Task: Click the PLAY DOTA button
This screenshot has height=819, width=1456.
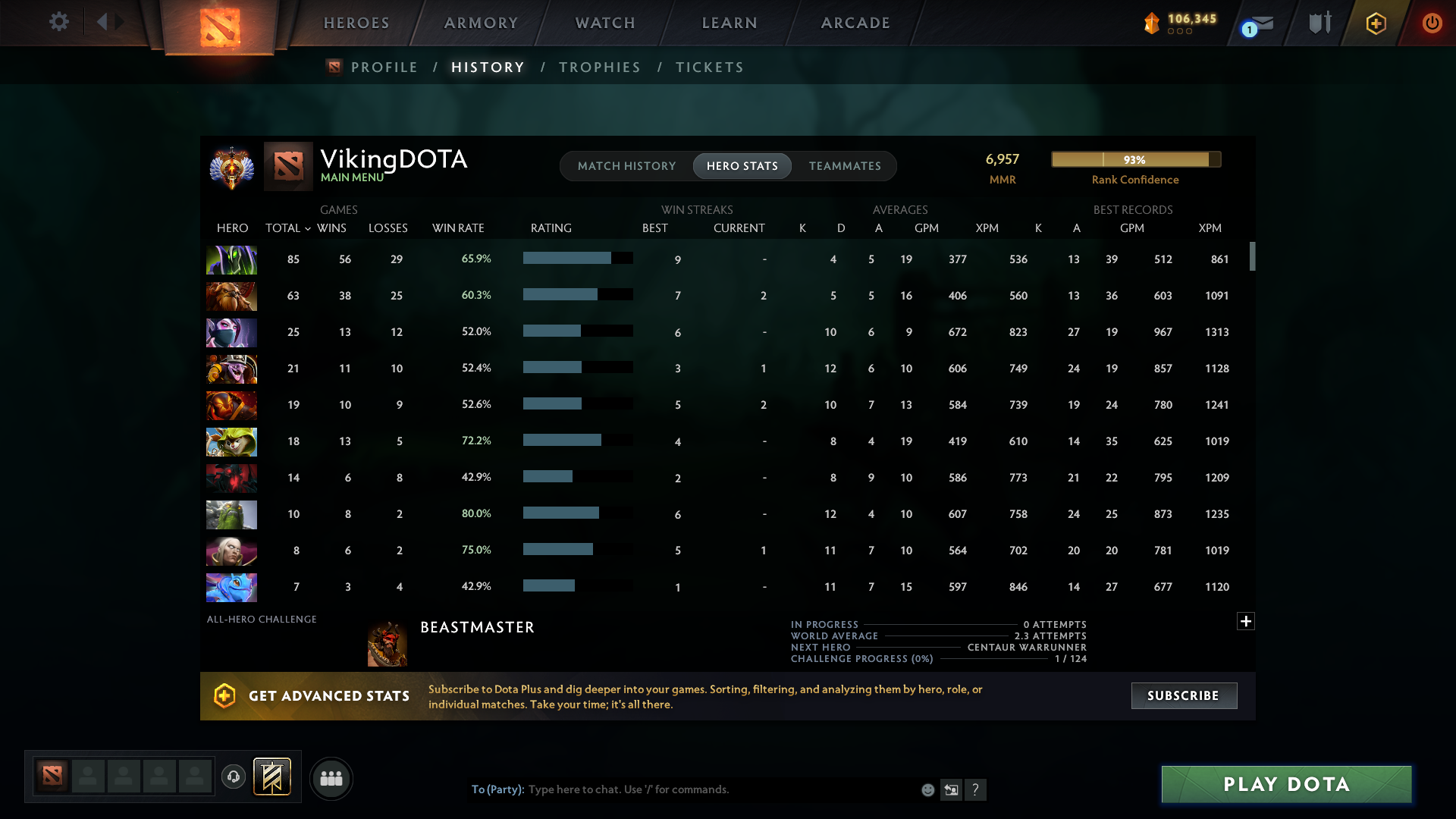Action: click(x=1285, y=784)
